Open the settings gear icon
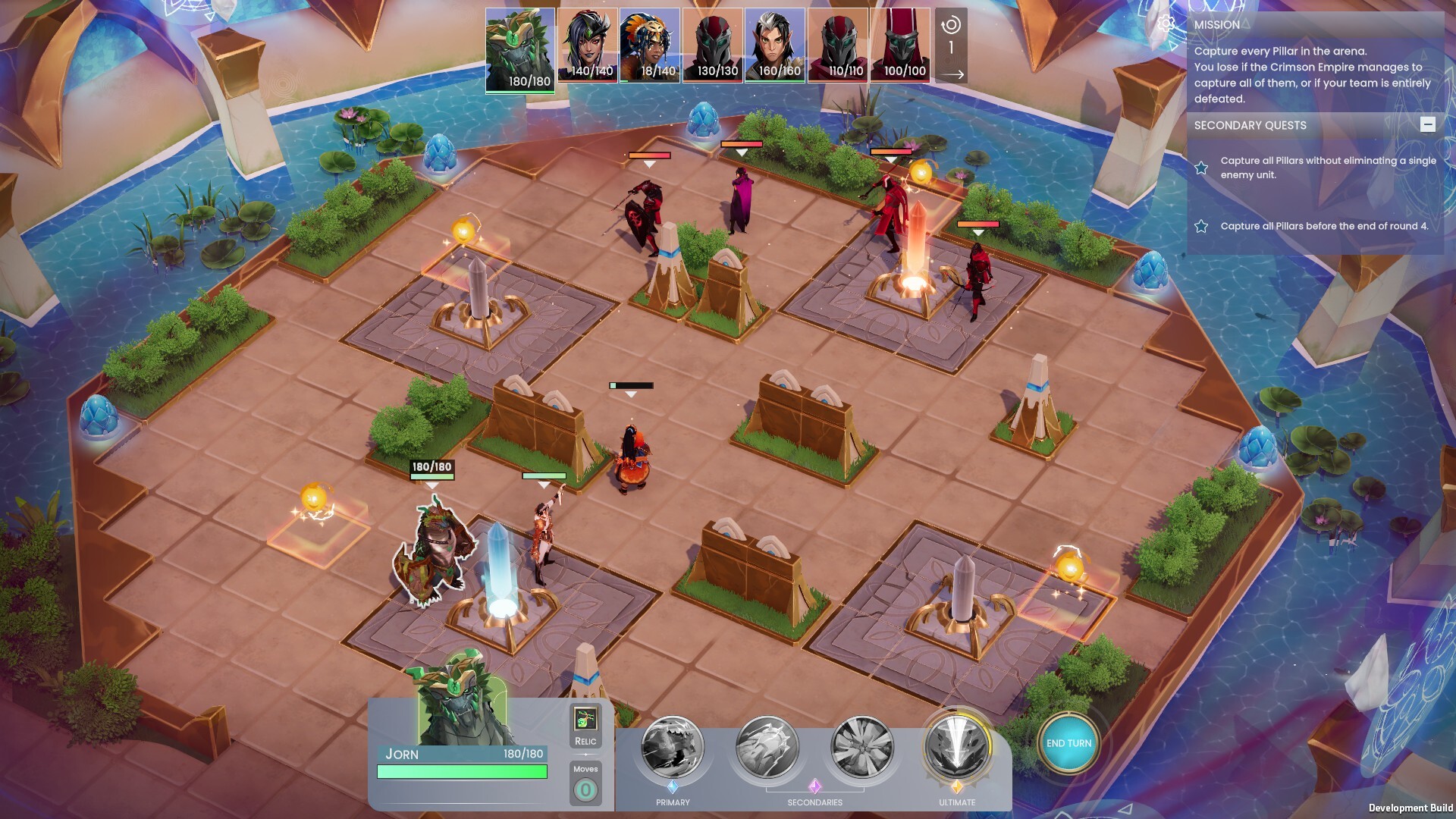Screen dimensions: 1456x819 tap(1166, 24)
